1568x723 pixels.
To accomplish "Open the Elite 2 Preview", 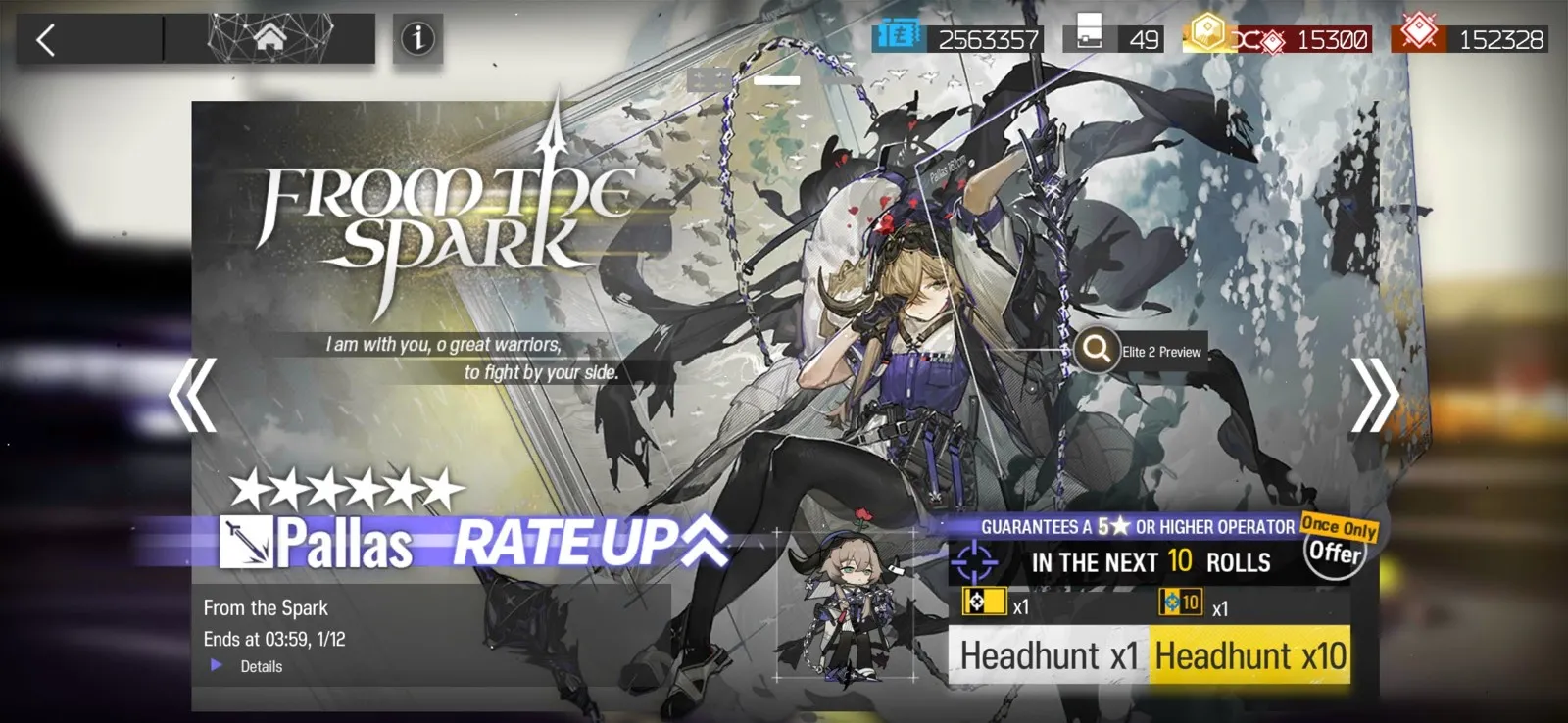I will point(1139,351).
